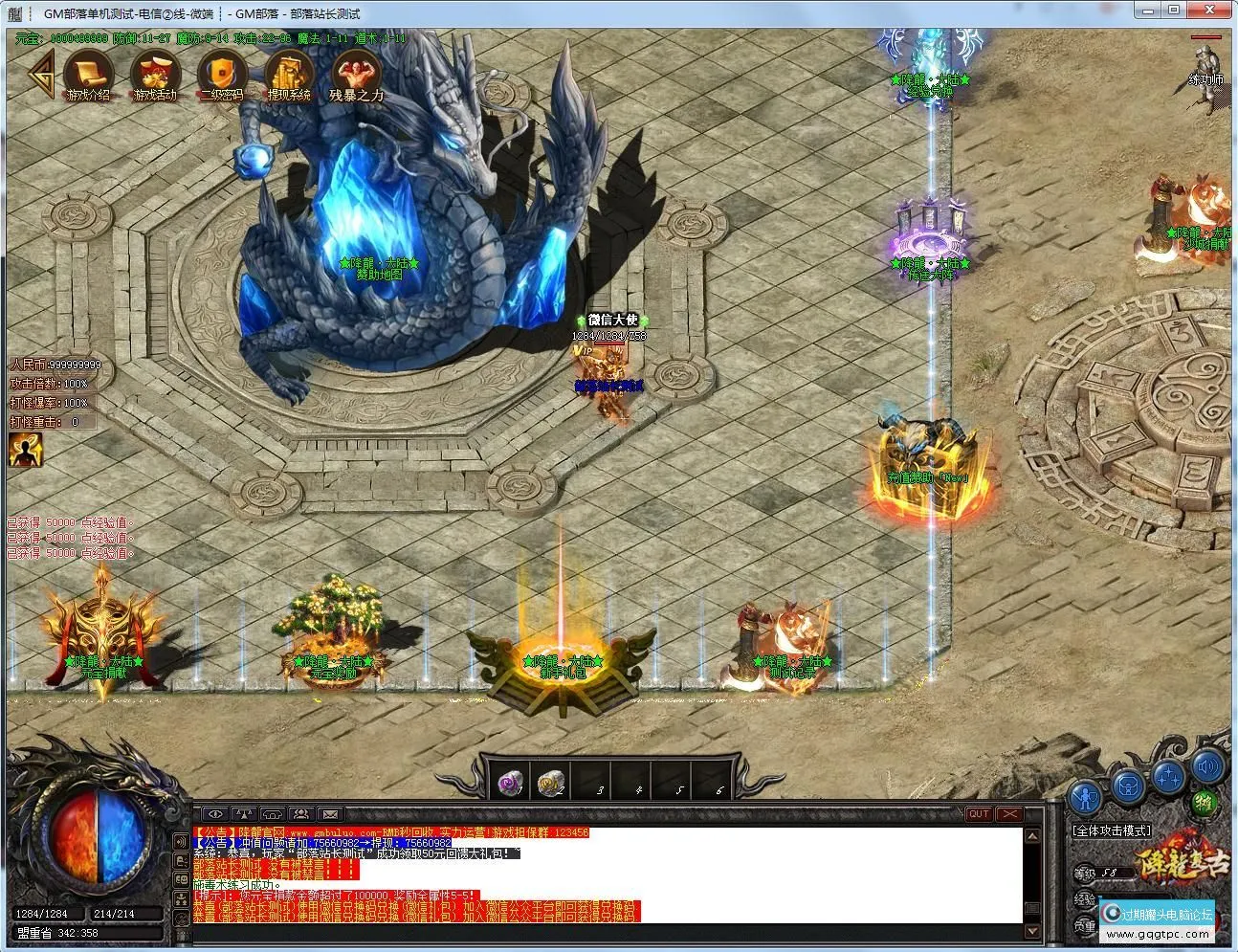Click the eye icon on chat toolbar

[x=214, y=815]
